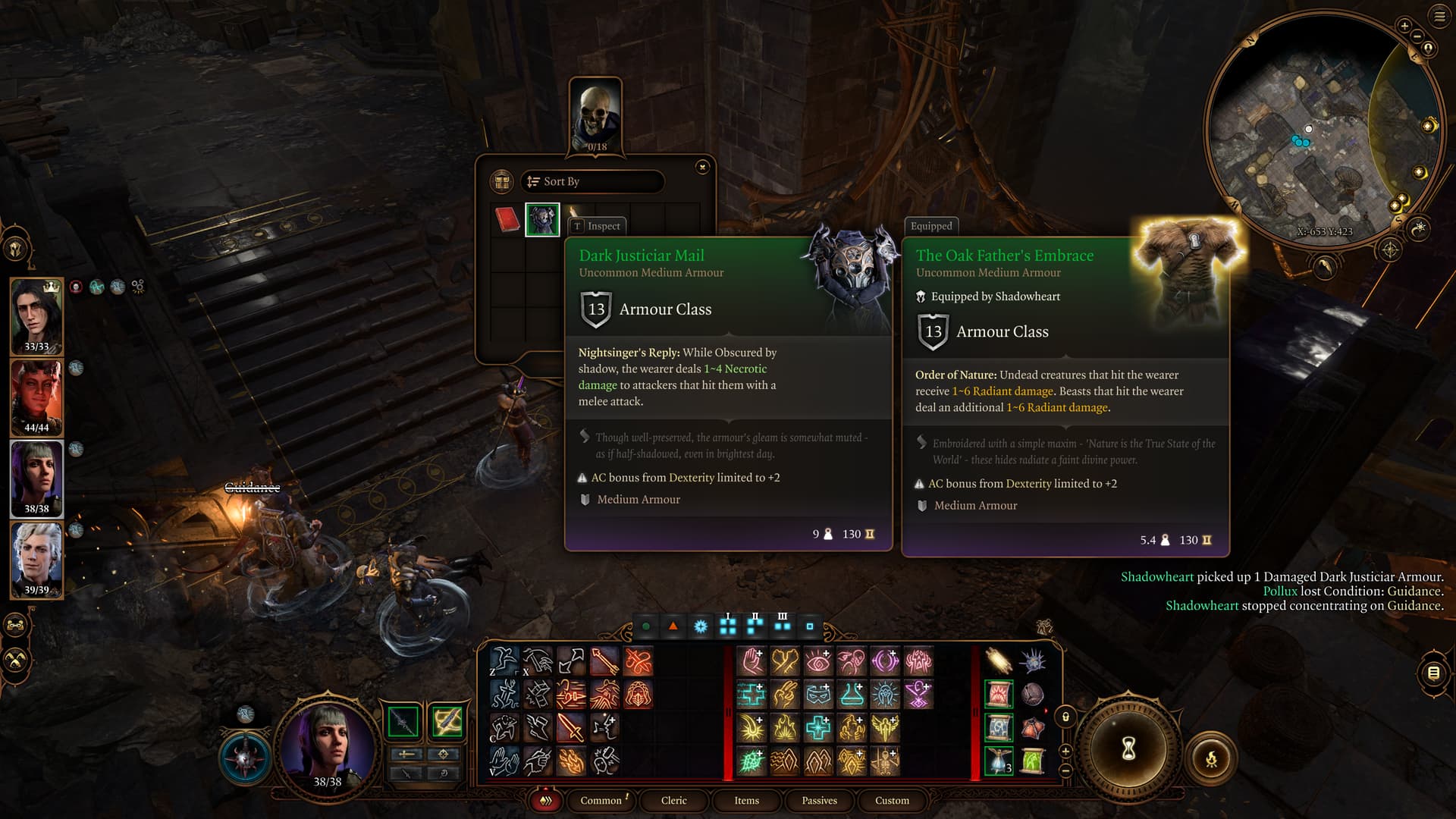Show the Passives hotbar tab

[x=819, y=801]
